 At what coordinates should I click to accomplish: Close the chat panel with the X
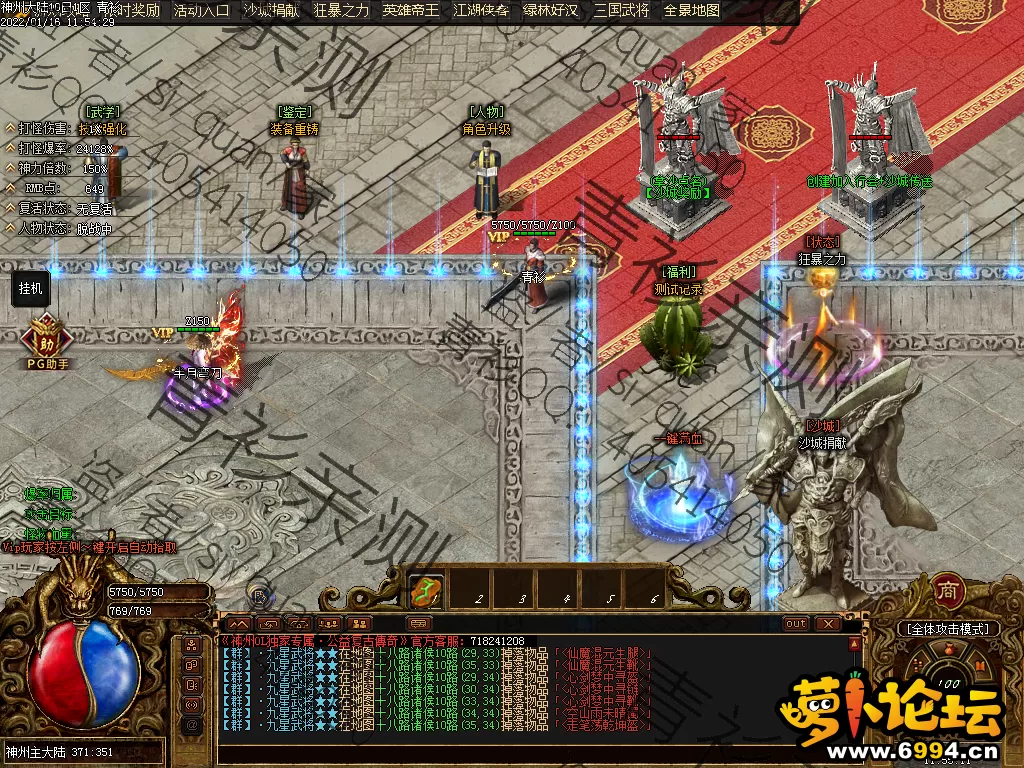pos(828,624)
